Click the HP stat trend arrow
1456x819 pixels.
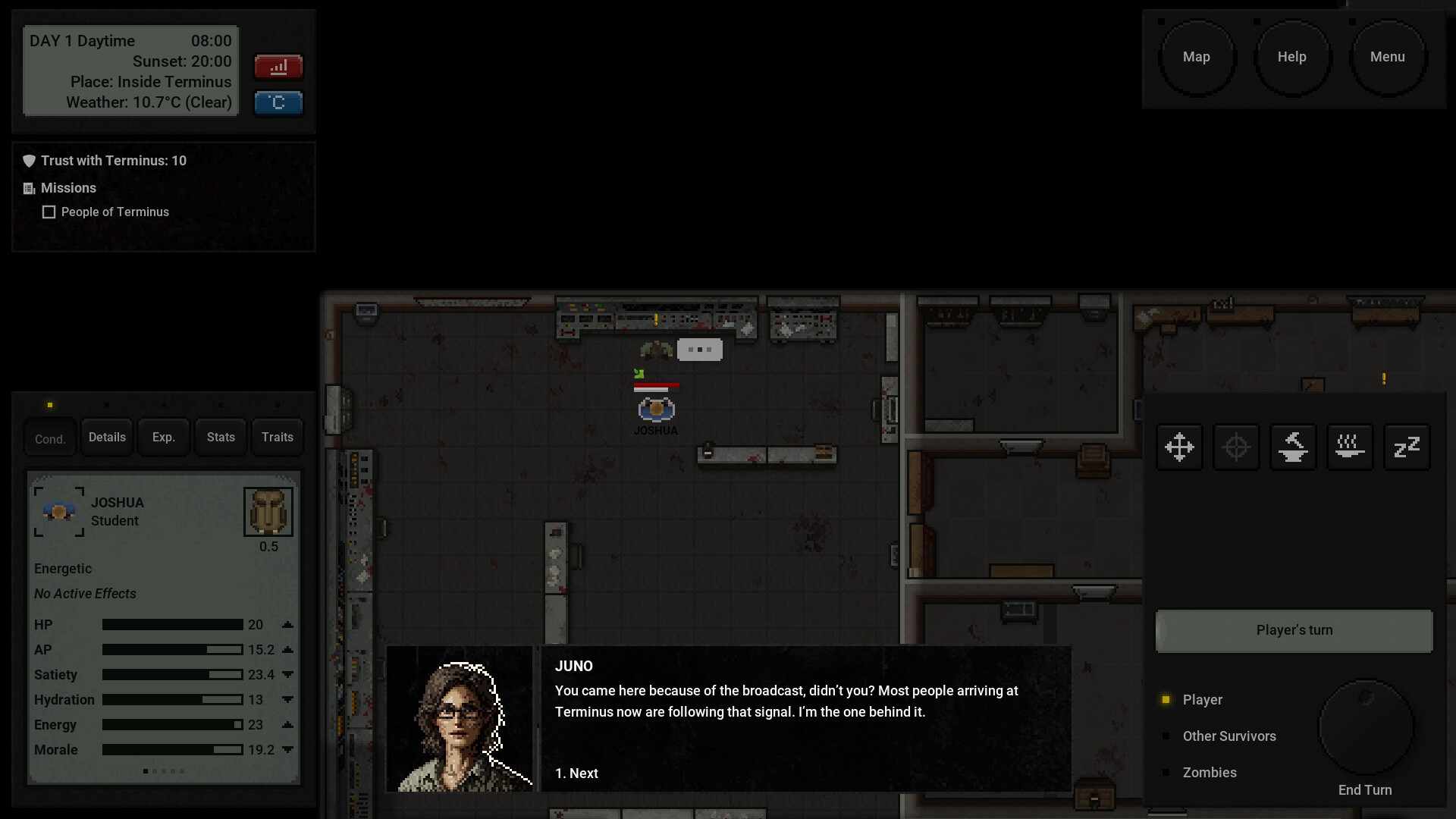coord(287,625)
